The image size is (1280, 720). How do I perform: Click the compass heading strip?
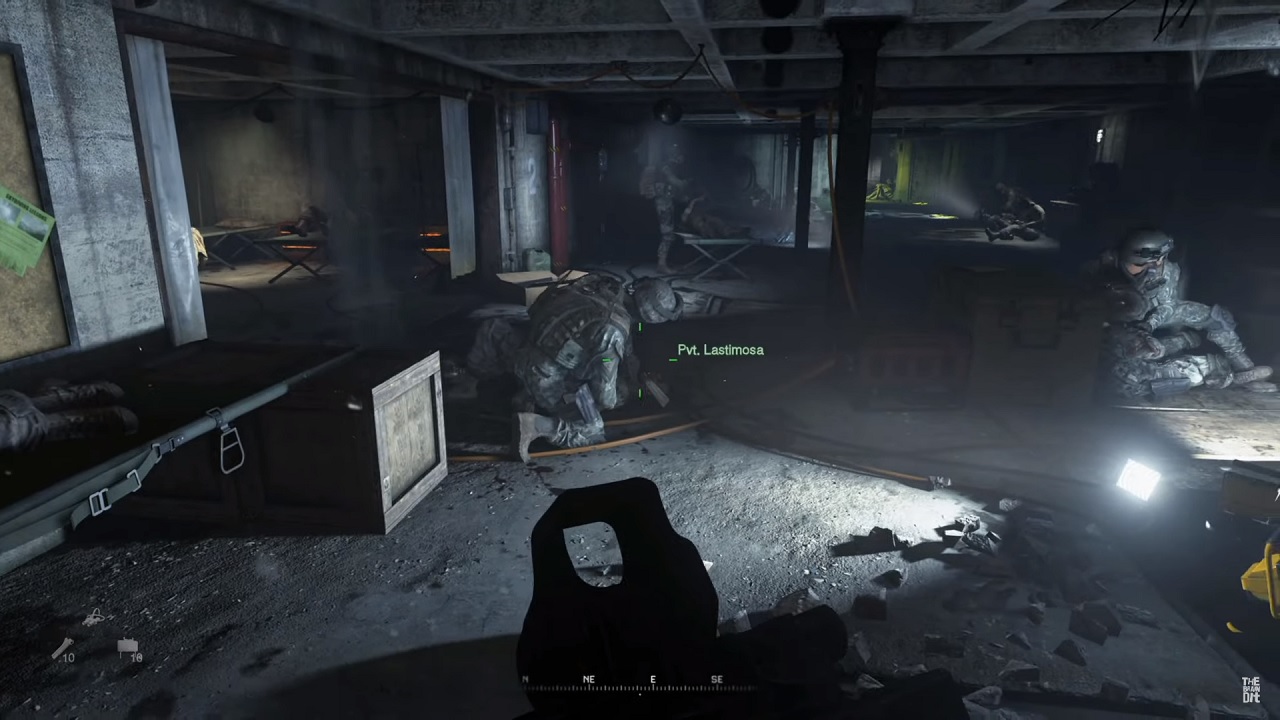[x=640, y=684]
